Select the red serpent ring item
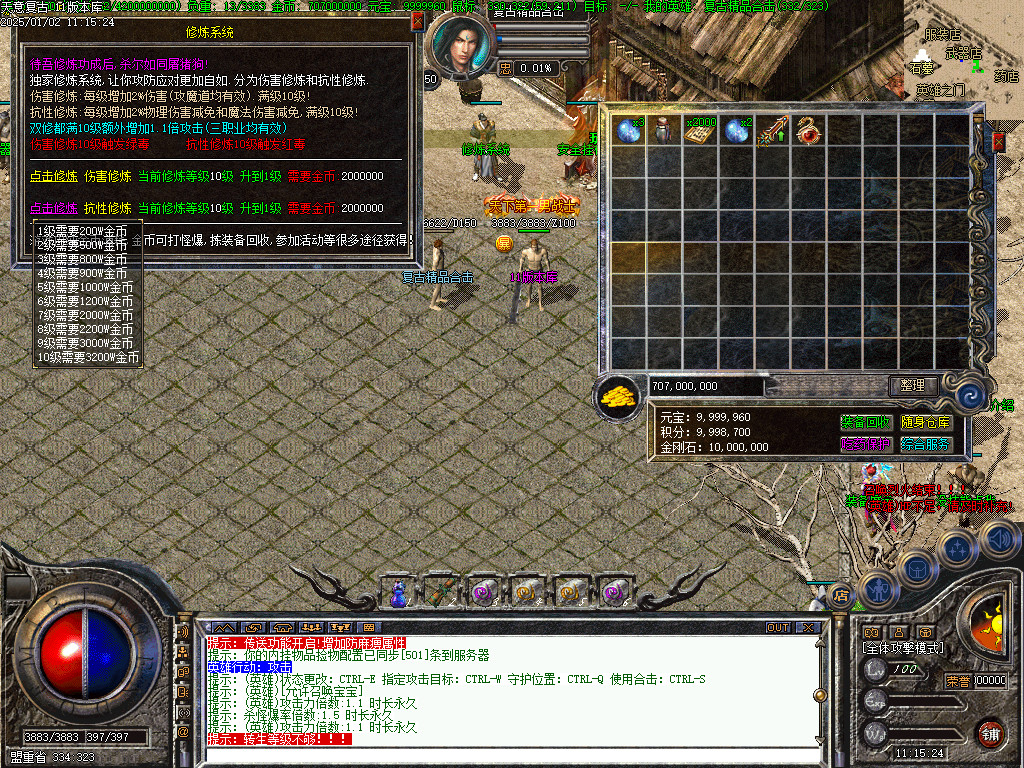Viewport: 1024px width, 768px height. [806, 131]
